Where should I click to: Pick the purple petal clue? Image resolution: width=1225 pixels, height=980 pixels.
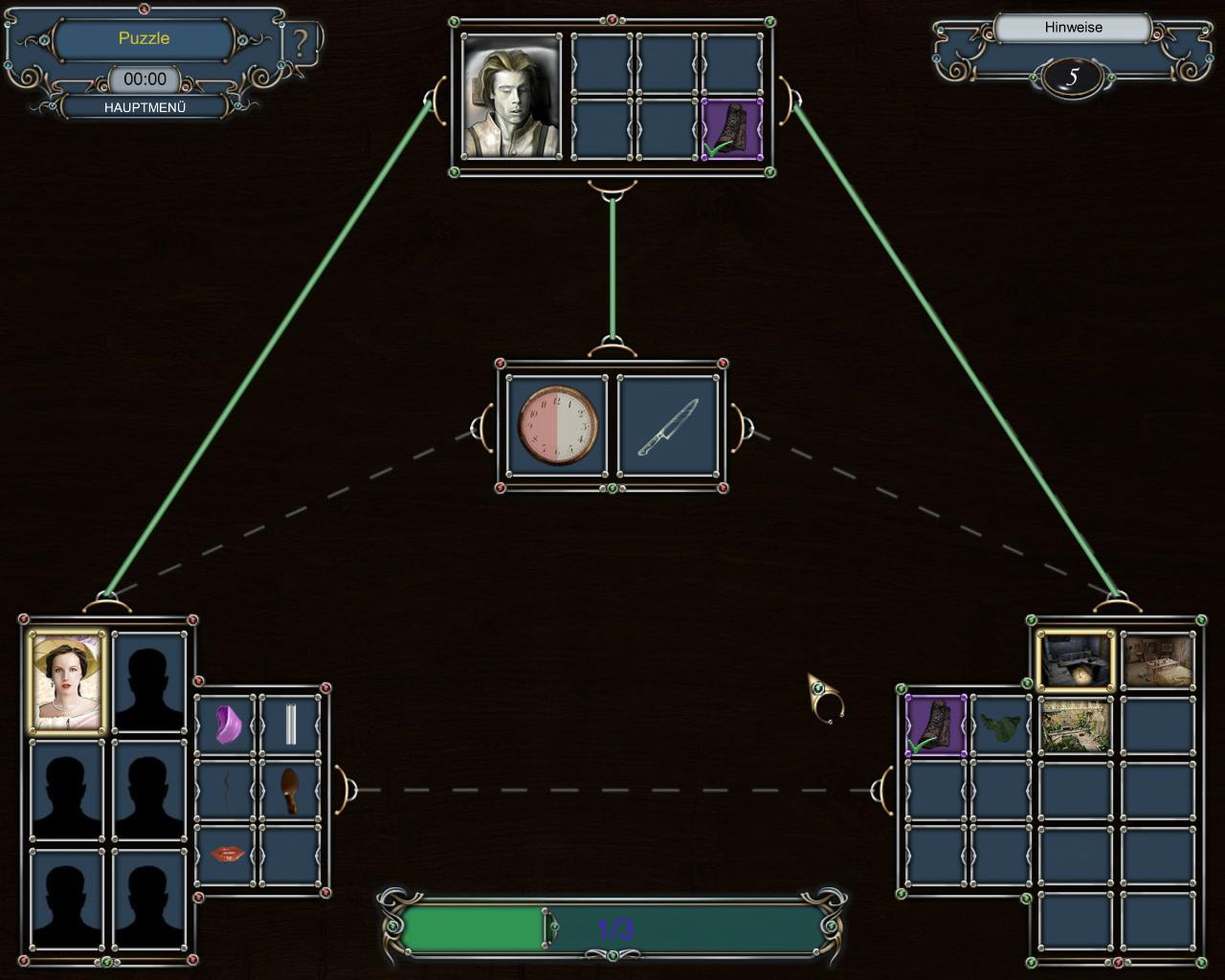pyautogui.click(x=227, y=724)
